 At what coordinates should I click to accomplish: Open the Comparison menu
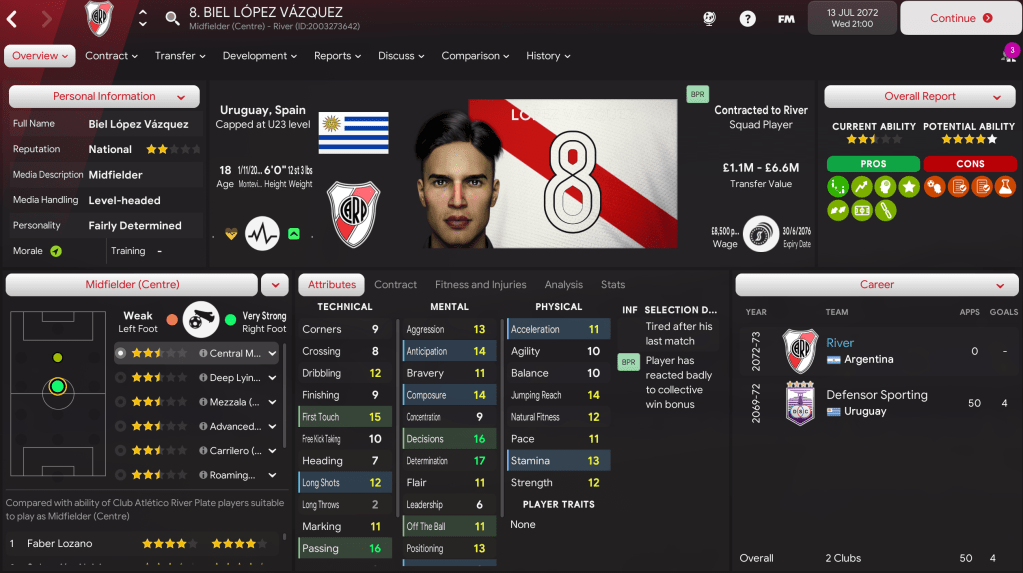[476, 56]
